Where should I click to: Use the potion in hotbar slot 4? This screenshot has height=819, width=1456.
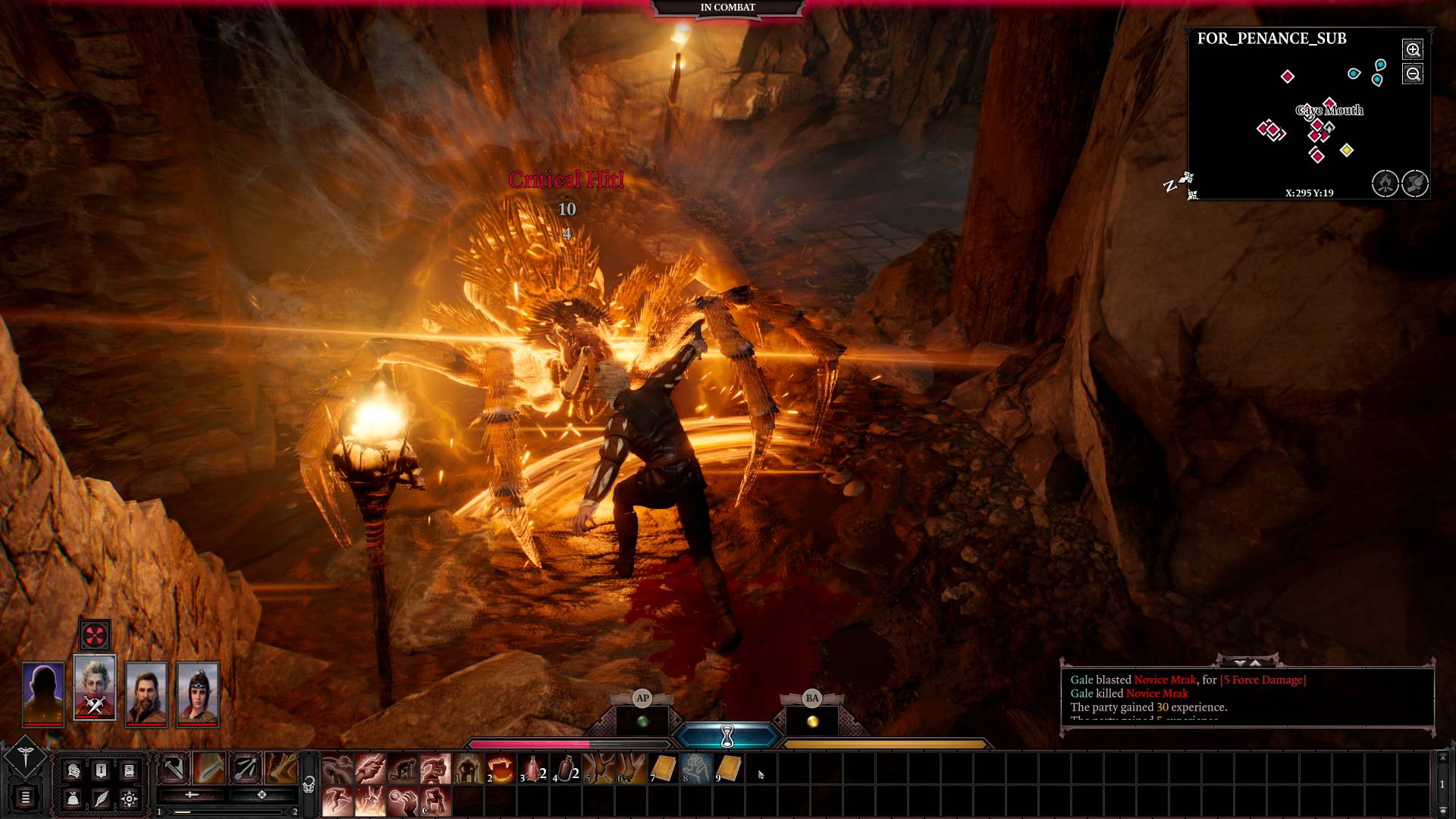pyautogui.click(x=564, y=770)
